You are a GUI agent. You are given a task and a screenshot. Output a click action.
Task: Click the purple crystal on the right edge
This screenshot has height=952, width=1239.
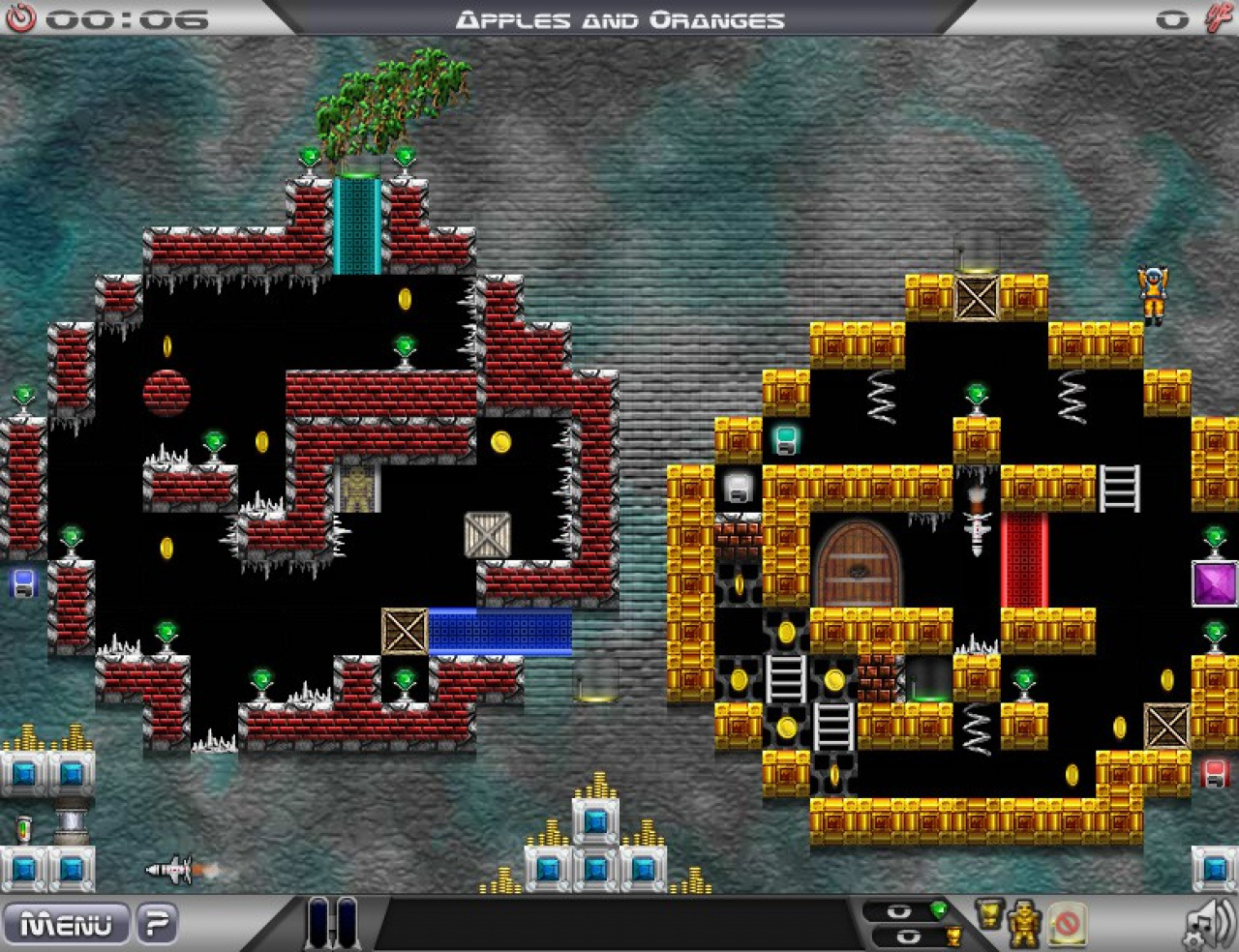pyautogui.click(x=1216, y=582)
